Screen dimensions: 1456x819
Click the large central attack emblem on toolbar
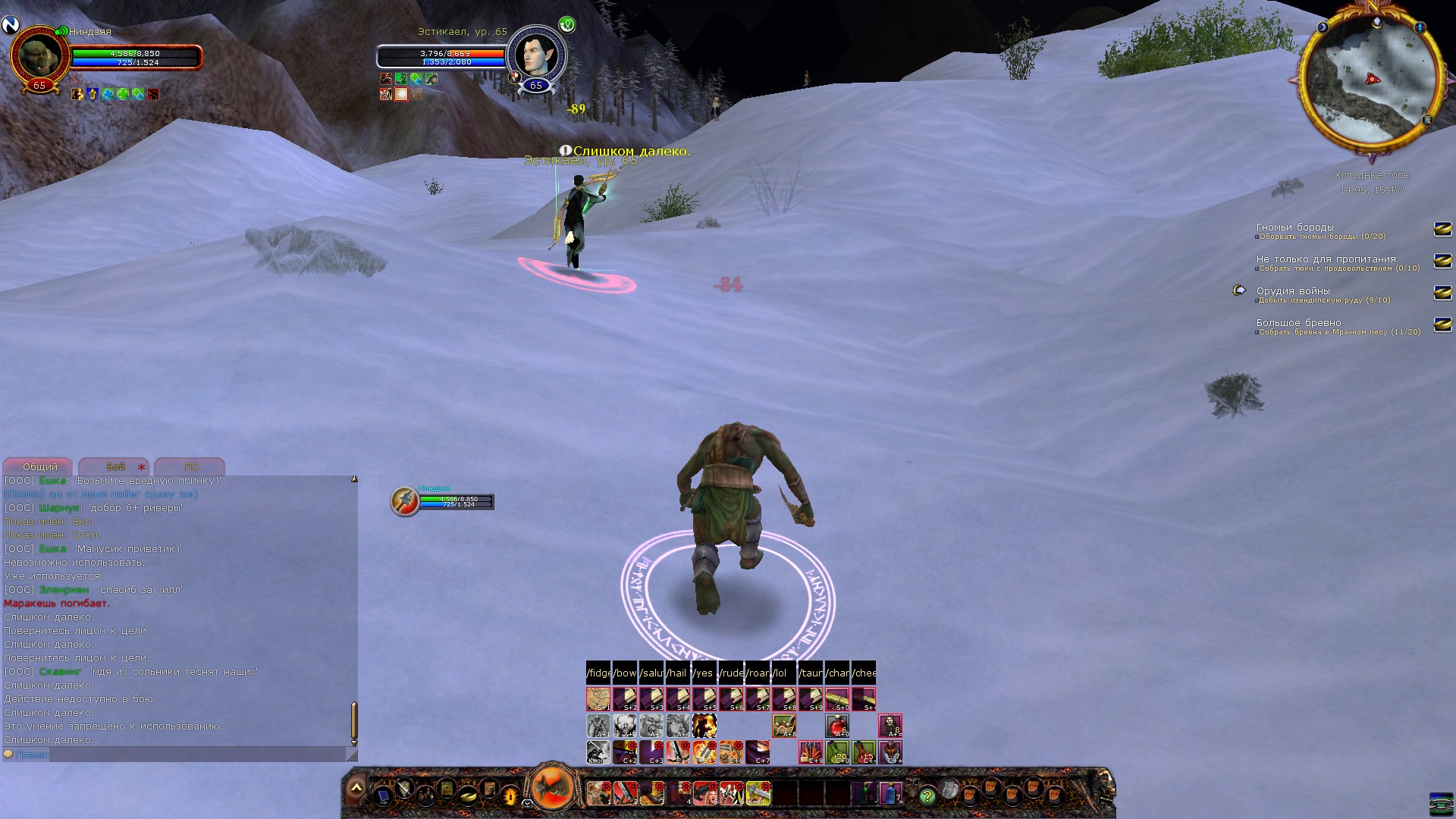[x=553, y=787]
